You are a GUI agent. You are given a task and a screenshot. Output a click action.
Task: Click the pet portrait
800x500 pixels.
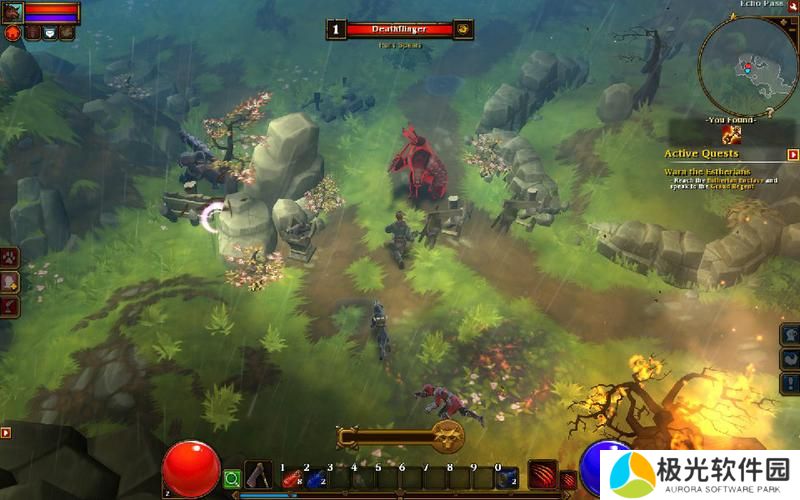[12, 12]
